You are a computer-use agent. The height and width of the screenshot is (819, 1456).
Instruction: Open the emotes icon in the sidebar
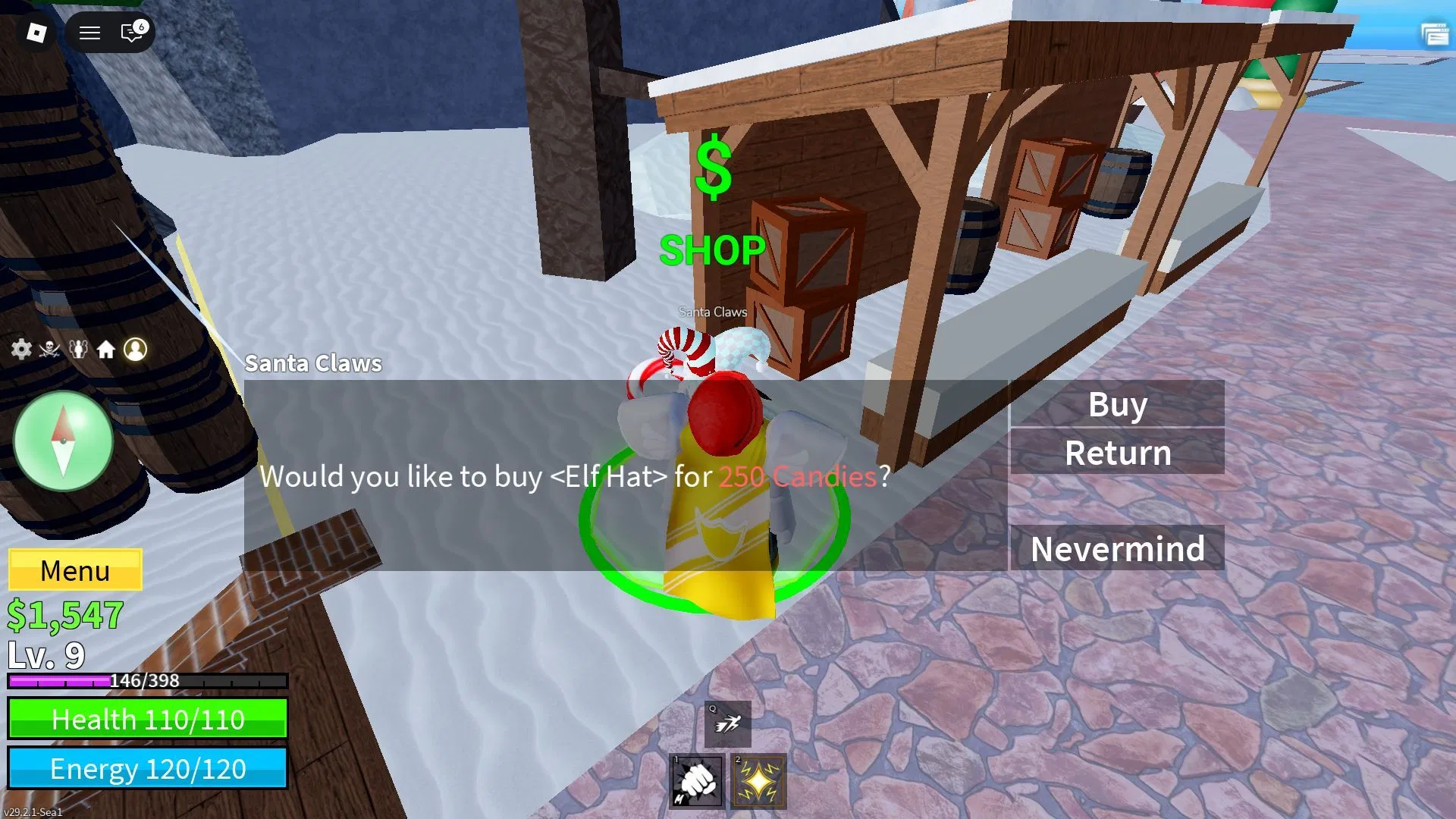pyautogui.click(x=77, y=350)
